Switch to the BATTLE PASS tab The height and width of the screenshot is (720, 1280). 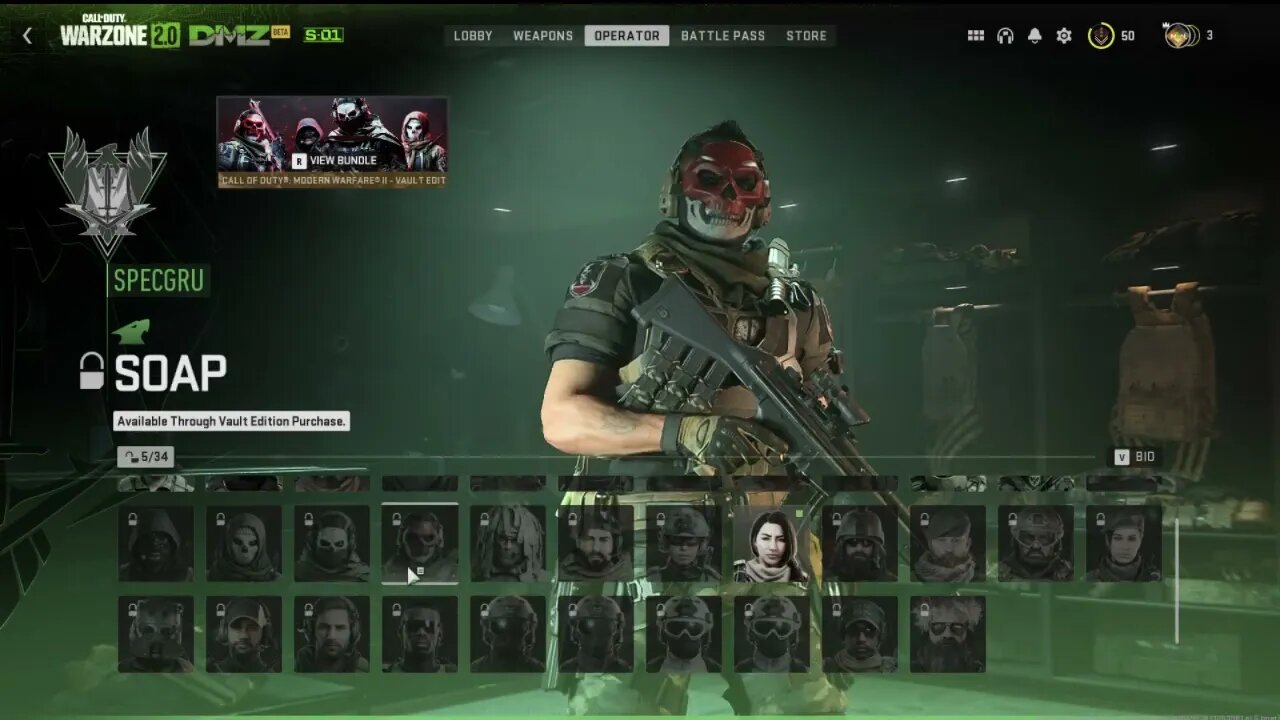tap(723, 35)
